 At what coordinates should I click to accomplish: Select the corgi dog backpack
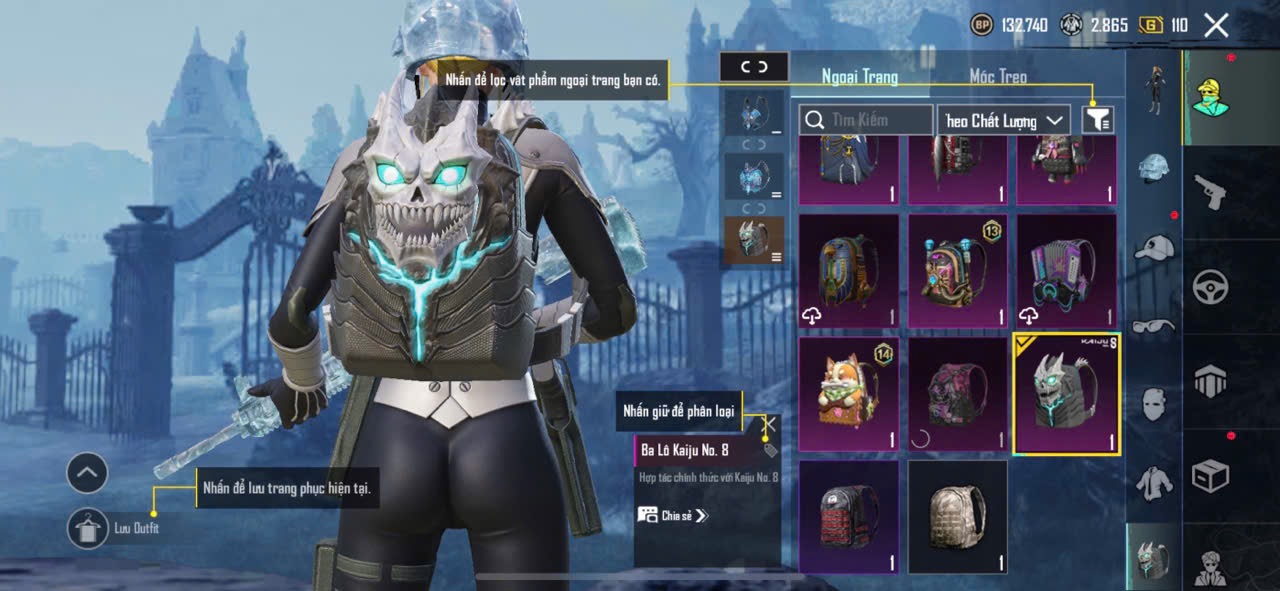point(848,393)
